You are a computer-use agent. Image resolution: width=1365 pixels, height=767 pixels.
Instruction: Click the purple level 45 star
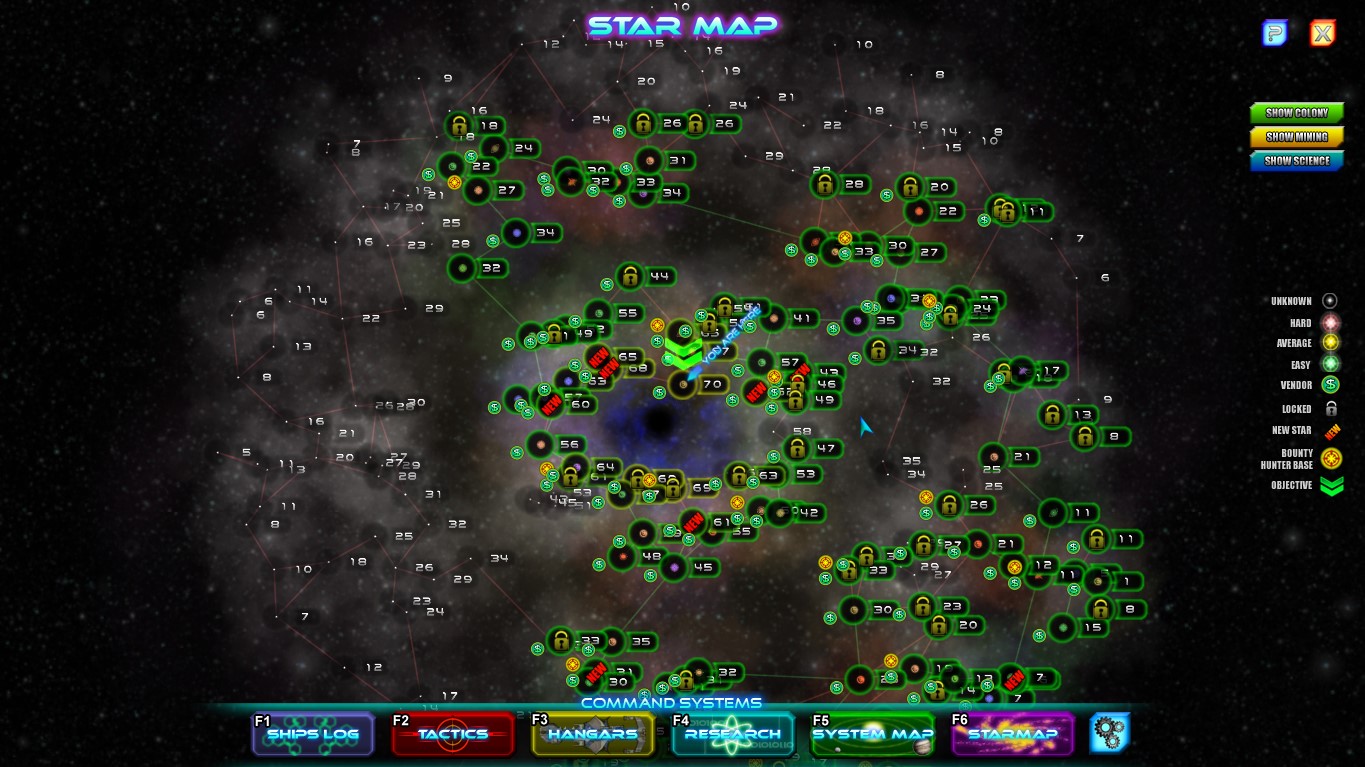click(x=675, y=568)
